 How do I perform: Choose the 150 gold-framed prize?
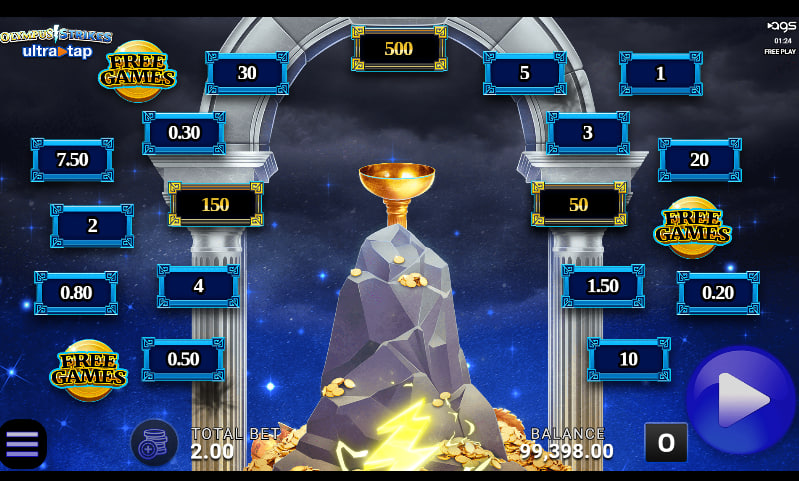(x=215, y=204)
